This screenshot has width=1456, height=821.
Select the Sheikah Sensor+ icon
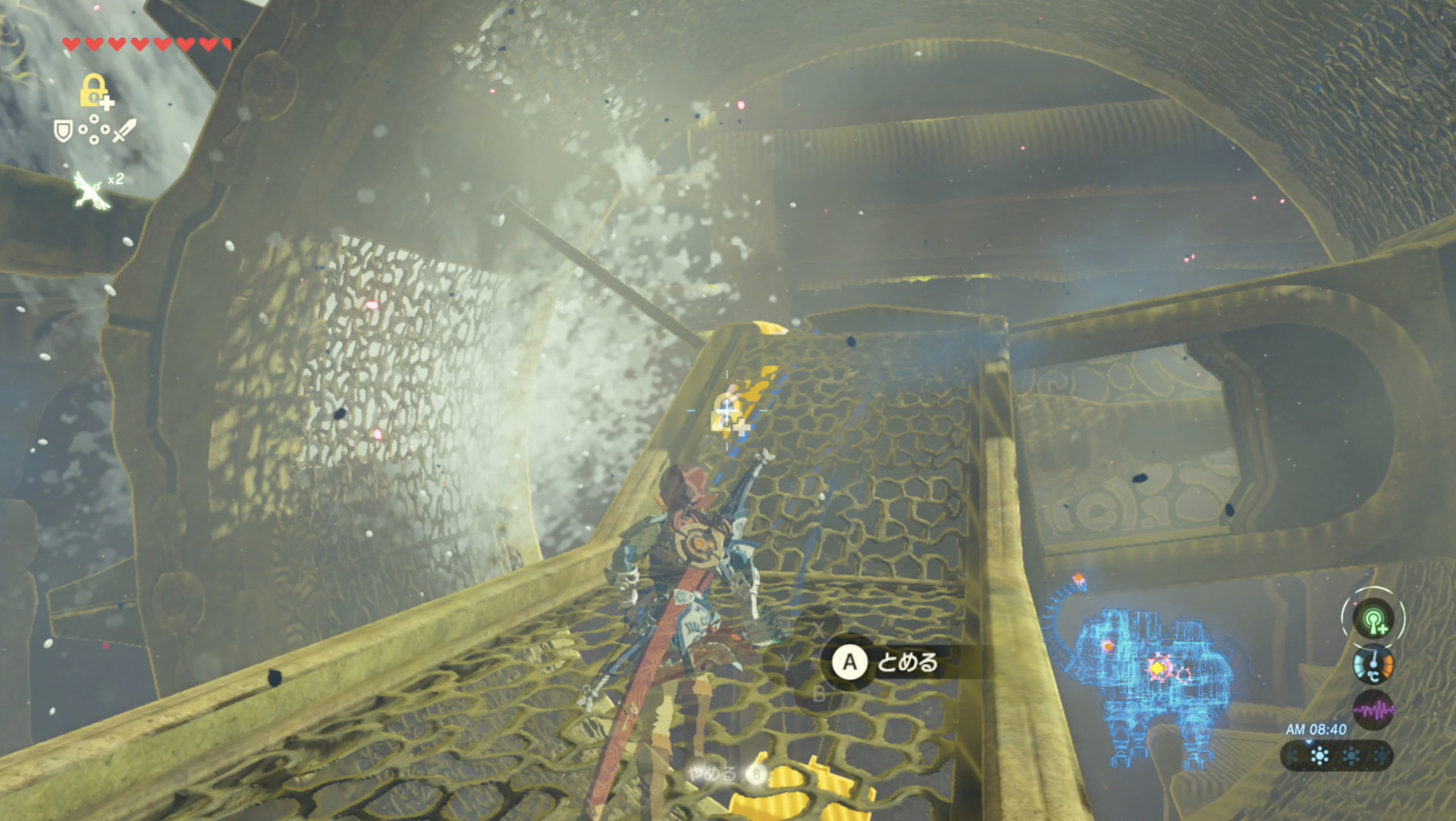pos(1373,619)
